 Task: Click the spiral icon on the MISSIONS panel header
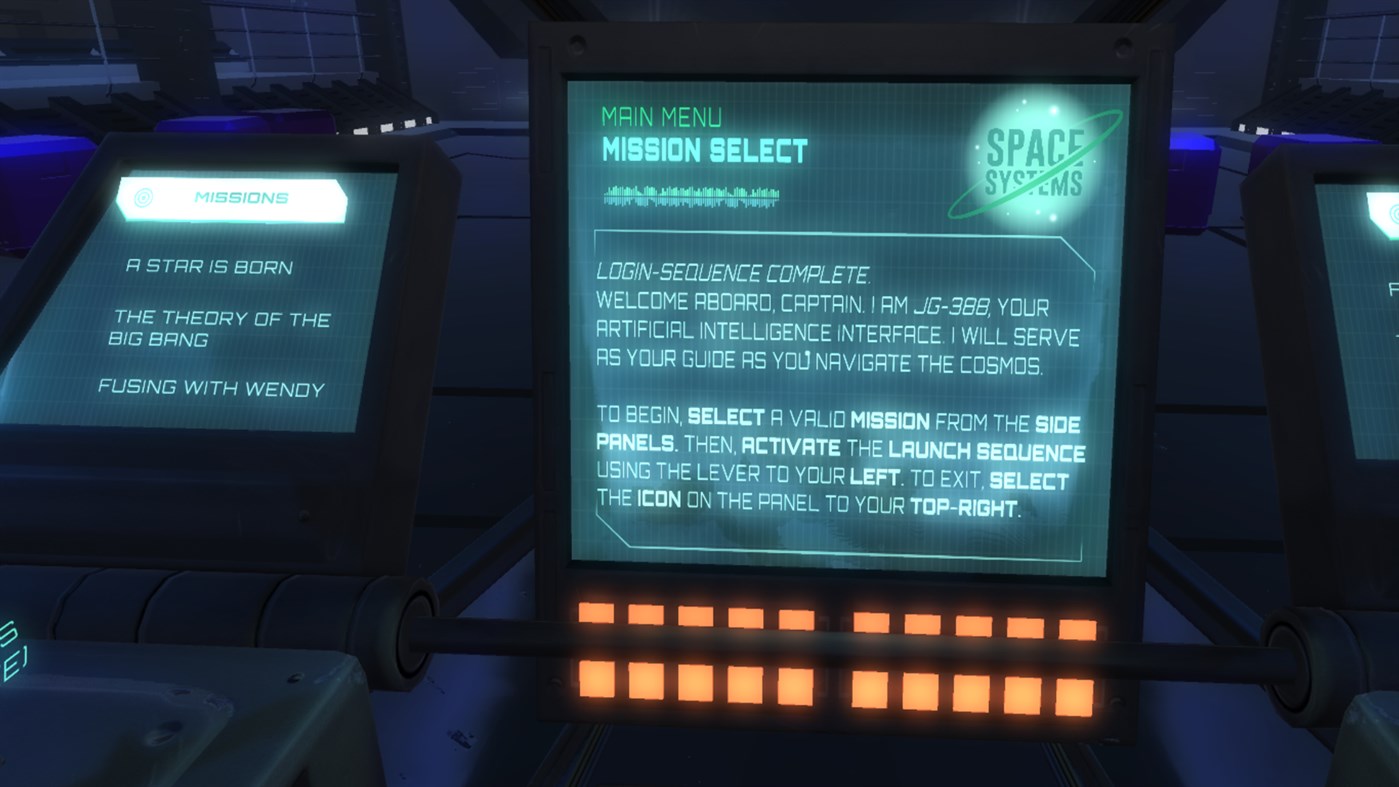(143, 197)
